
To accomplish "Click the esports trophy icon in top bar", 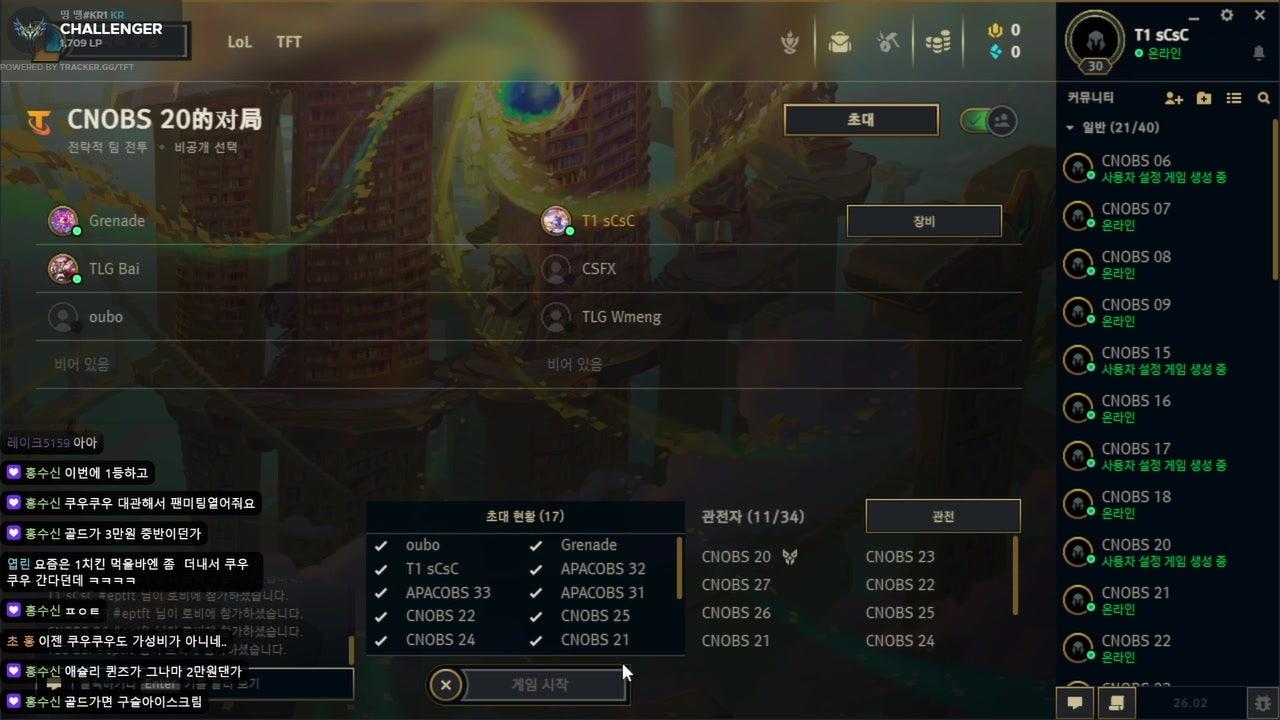I will click(x=790, y=42).
